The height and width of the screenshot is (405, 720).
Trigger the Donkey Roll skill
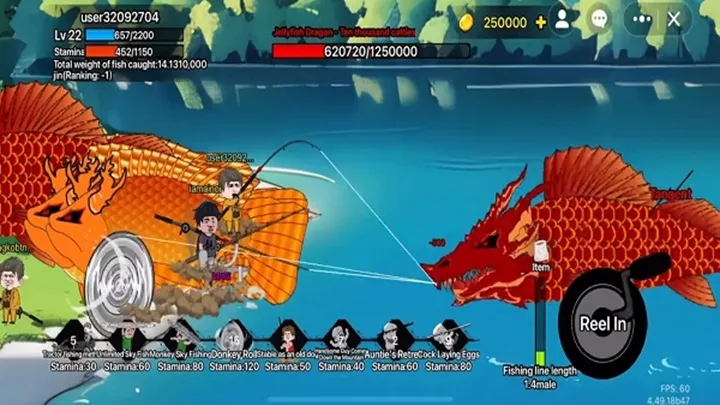[234, 337]
